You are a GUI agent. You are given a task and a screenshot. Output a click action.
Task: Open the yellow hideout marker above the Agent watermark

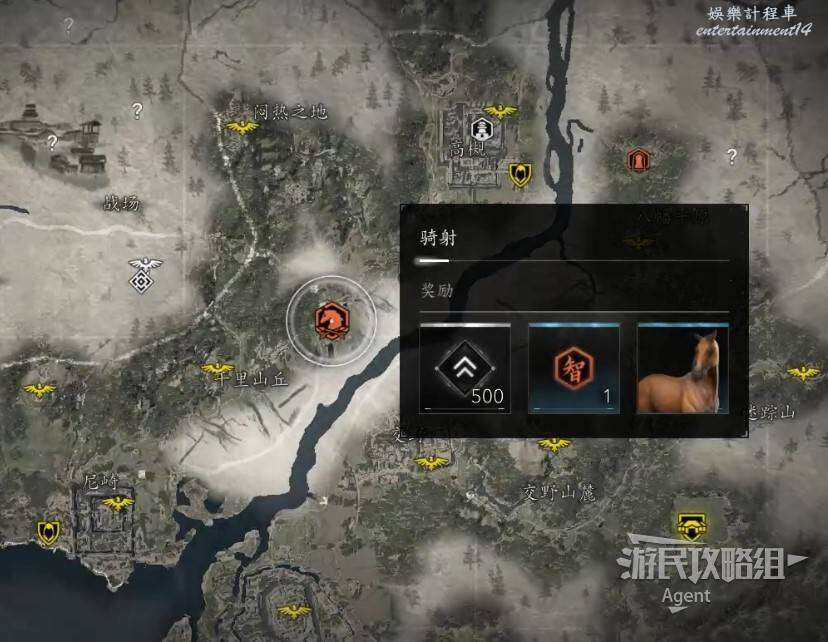coord(688,525)
